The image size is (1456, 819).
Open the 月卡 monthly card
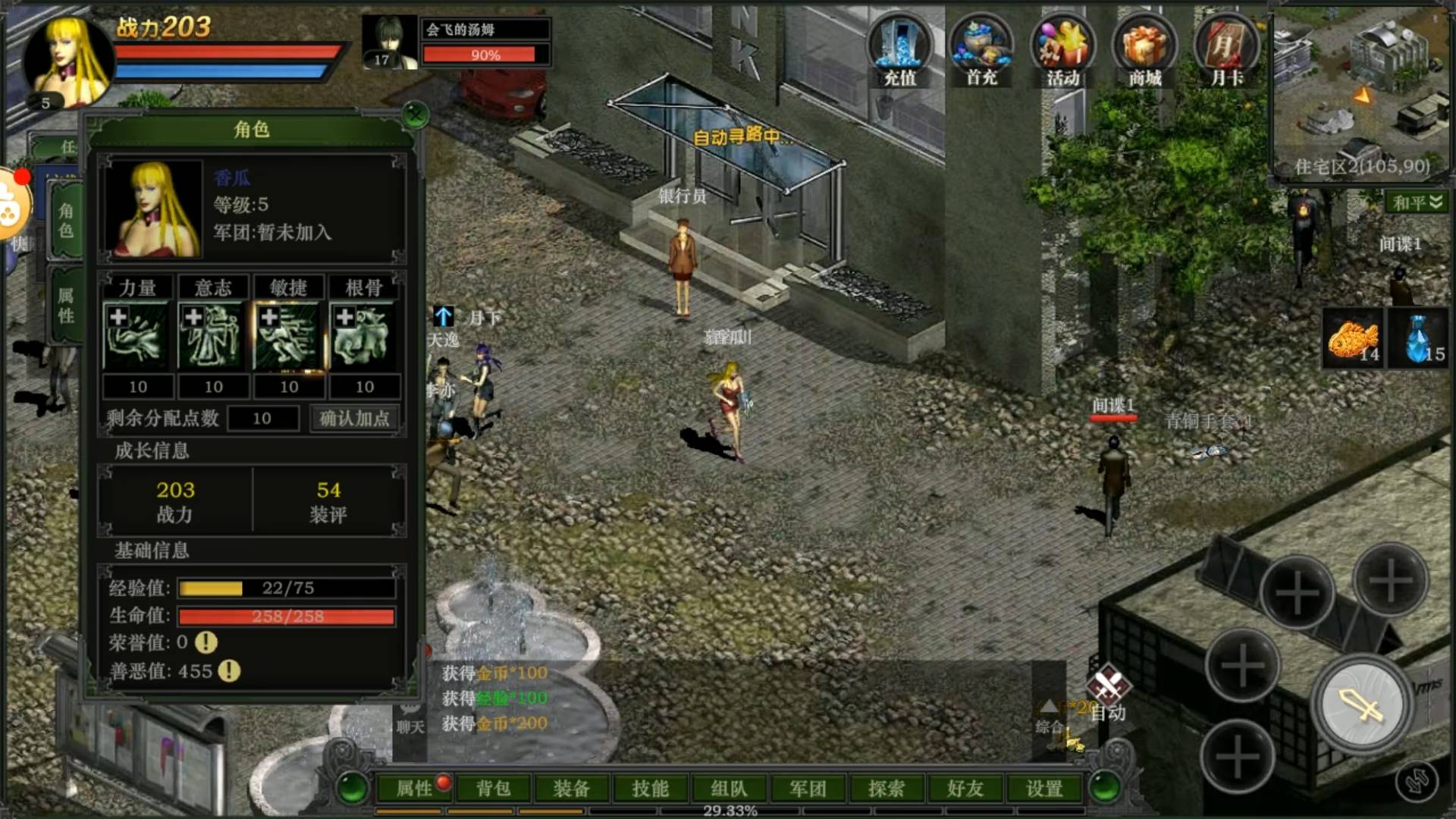pyautogui.click(x=1226, y=50)
